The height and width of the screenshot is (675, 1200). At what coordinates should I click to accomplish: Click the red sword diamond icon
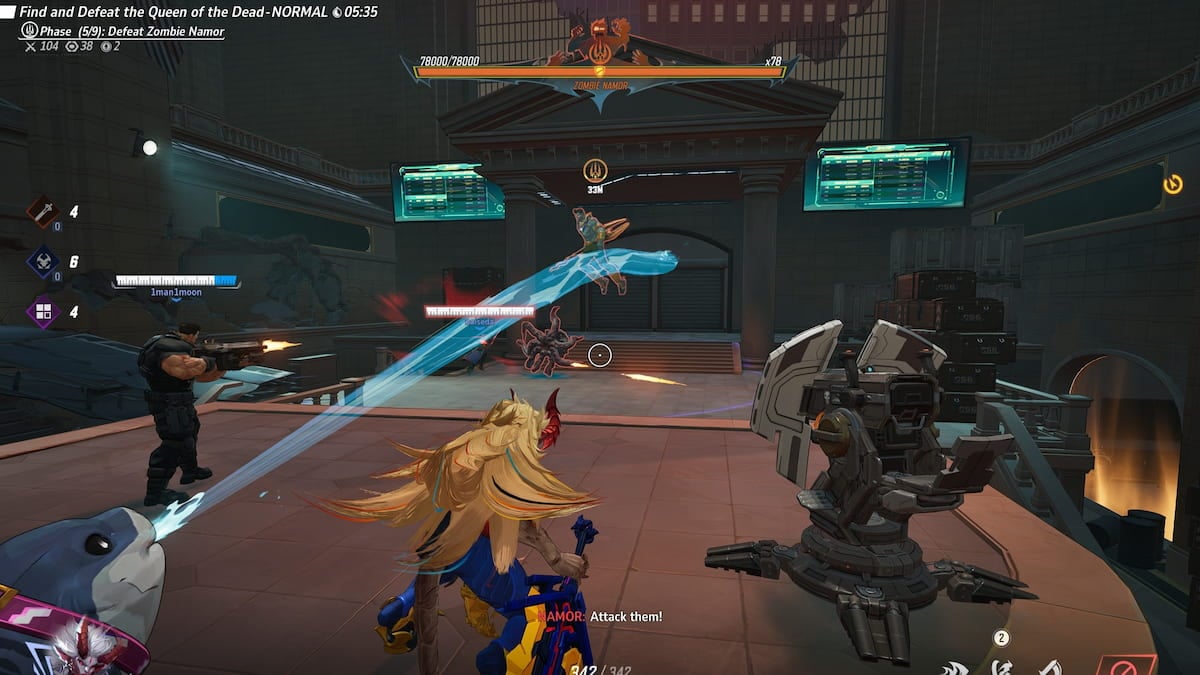click(43, 211)
